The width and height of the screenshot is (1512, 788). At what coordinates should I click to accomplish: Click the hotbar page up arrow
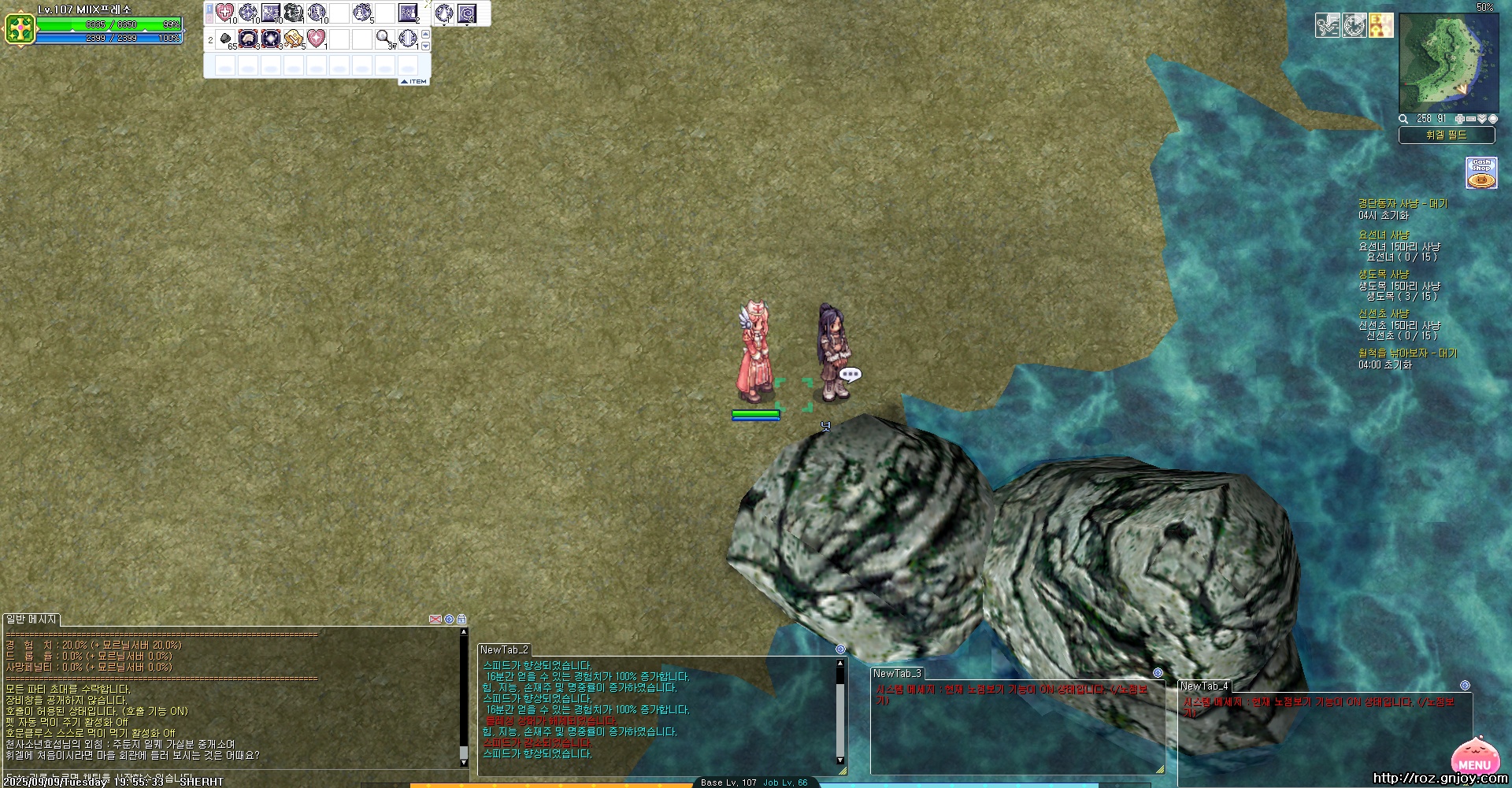point(426,34)
